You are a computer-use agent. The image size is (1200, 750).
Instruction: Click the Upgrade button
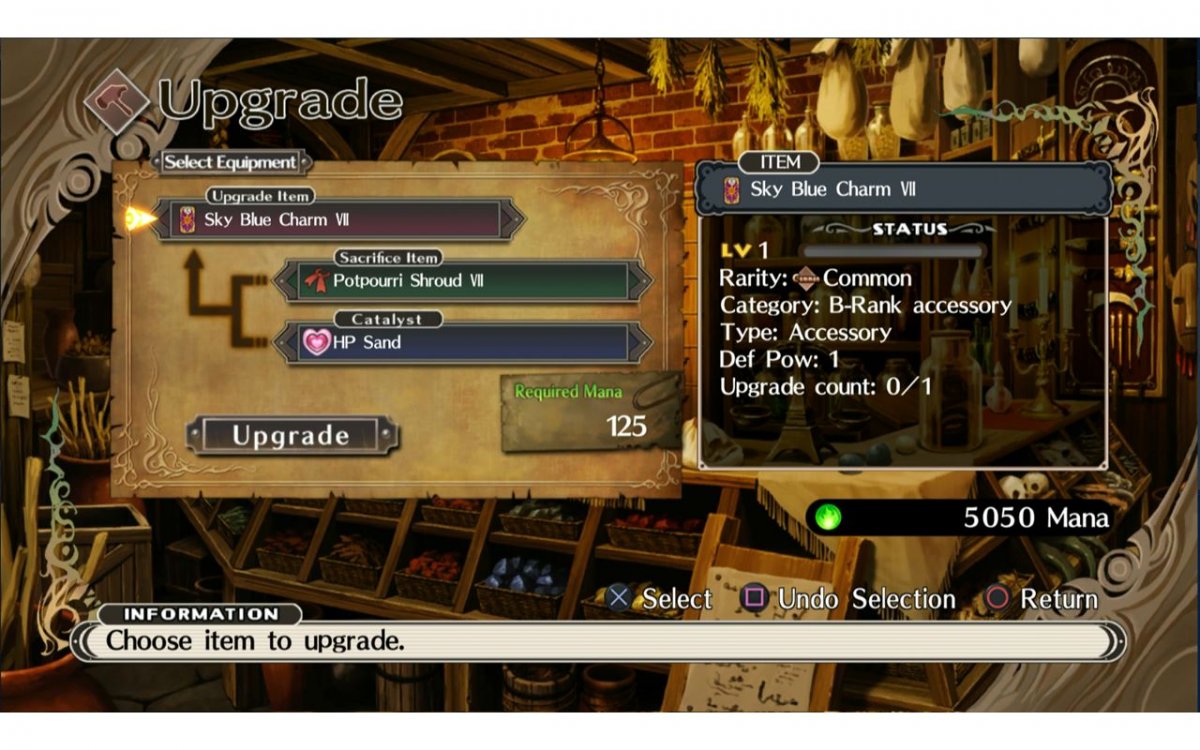(291, 435)
